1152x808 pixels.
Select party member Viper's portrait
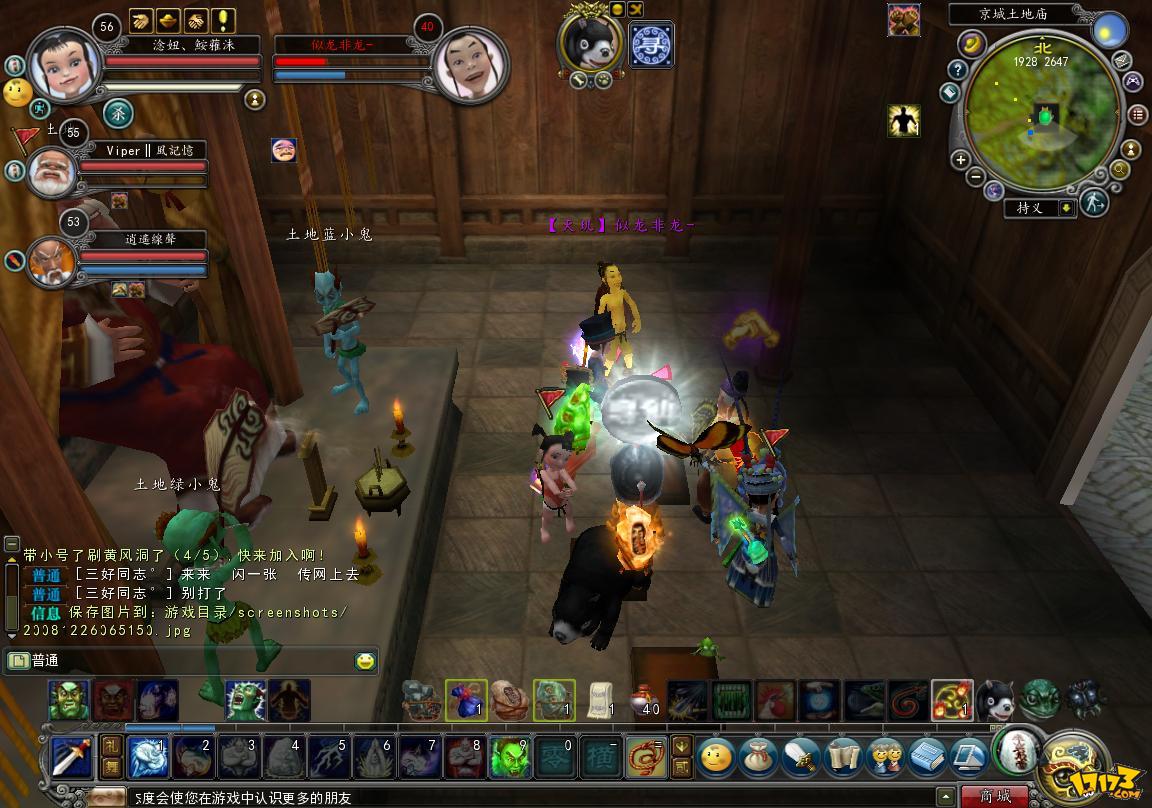(52, 172)
